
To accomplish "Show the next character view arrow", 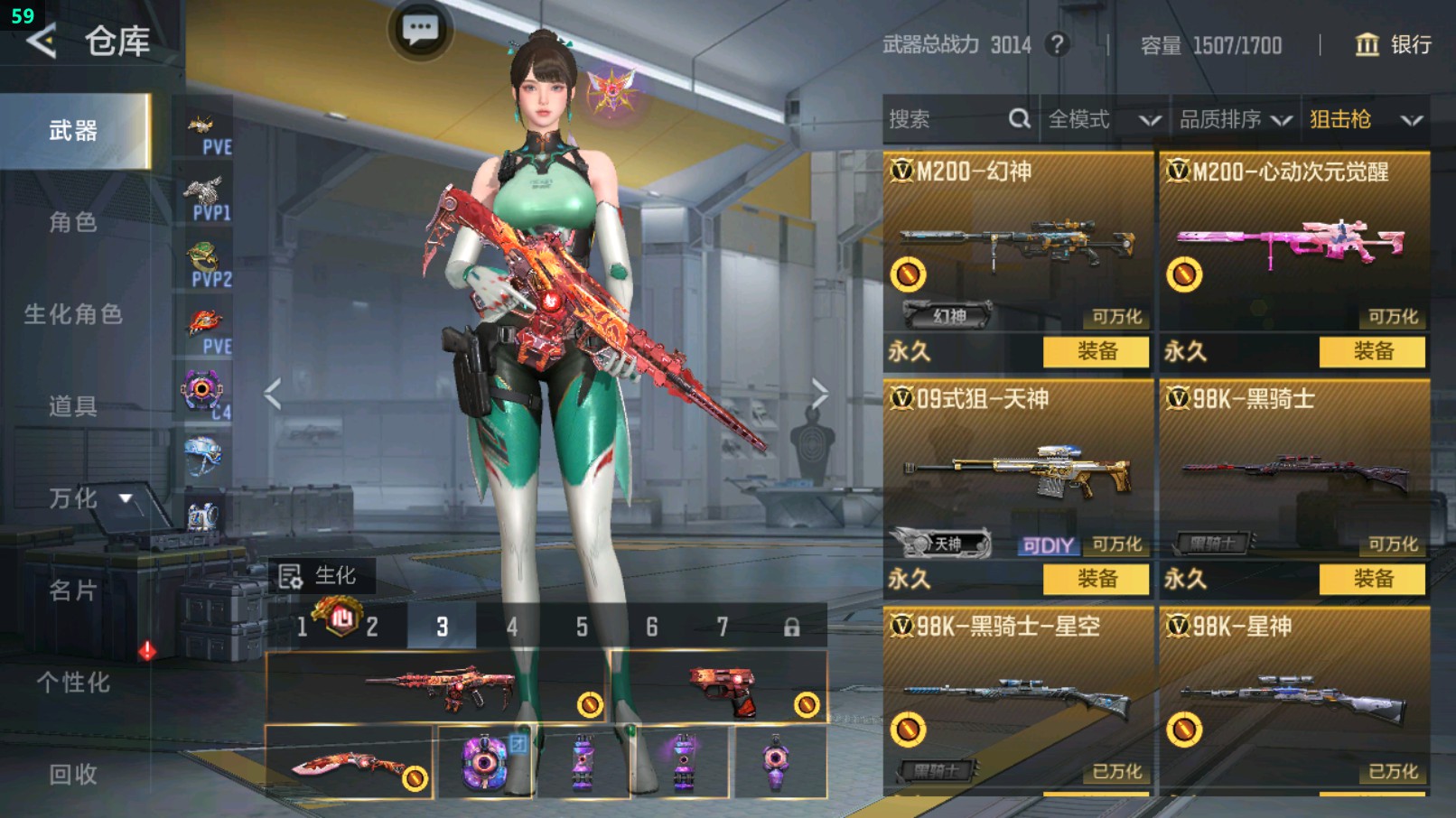I will coord(819,394).
